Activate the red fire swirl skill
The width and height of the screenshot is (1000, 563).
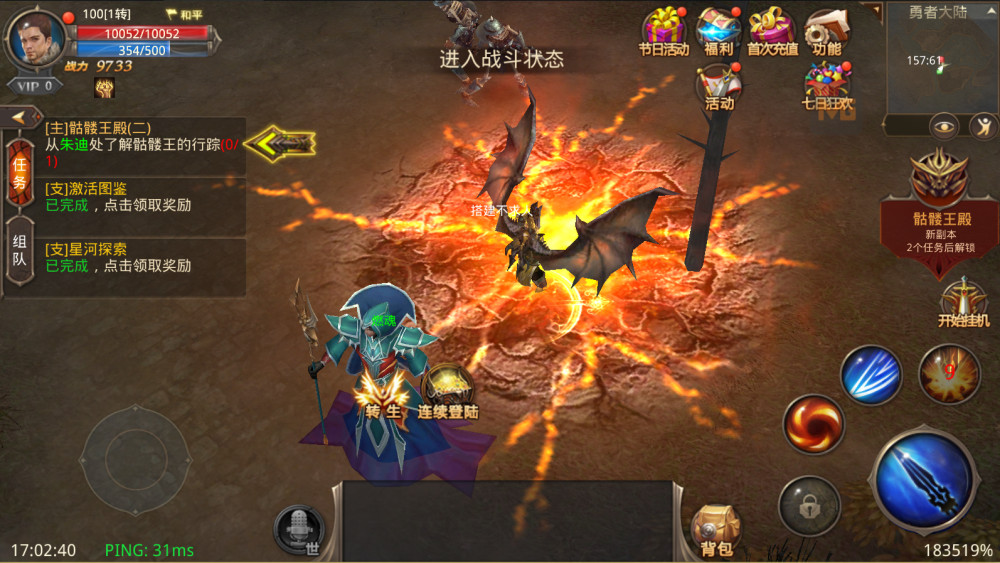(813, 423)
